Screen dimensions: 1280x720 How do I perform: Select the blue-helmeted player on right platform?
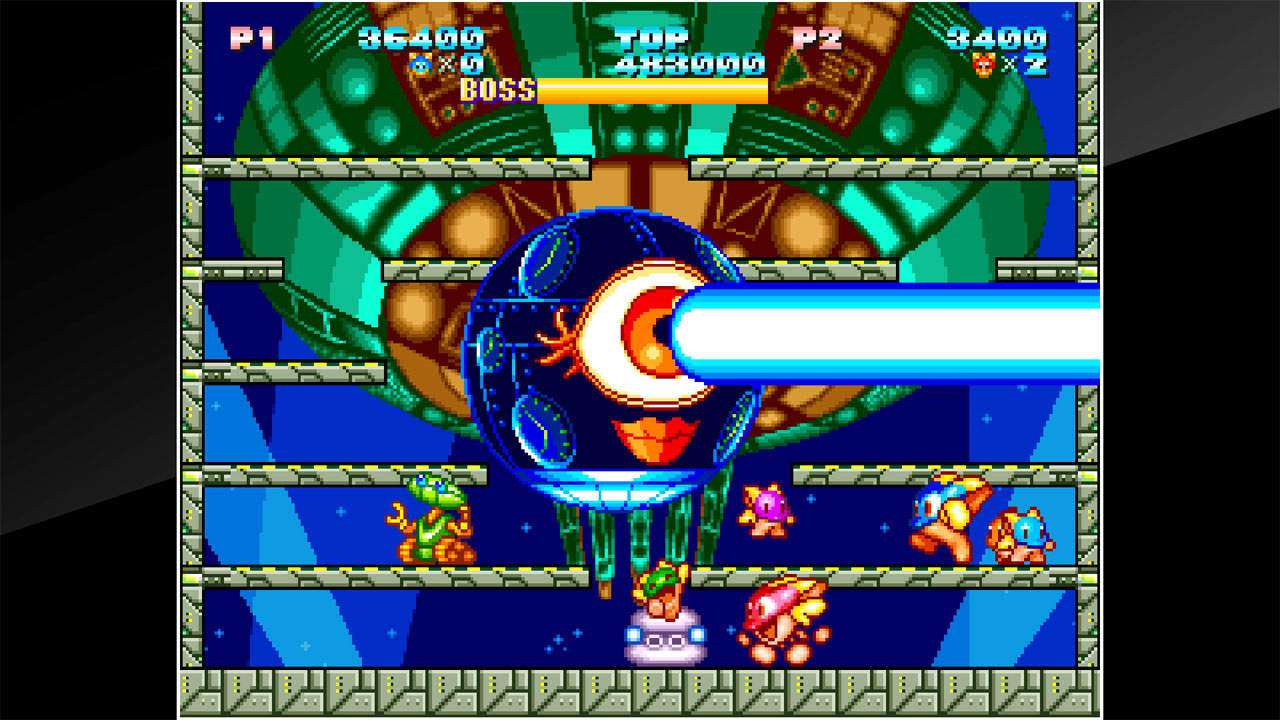point(945,510)
